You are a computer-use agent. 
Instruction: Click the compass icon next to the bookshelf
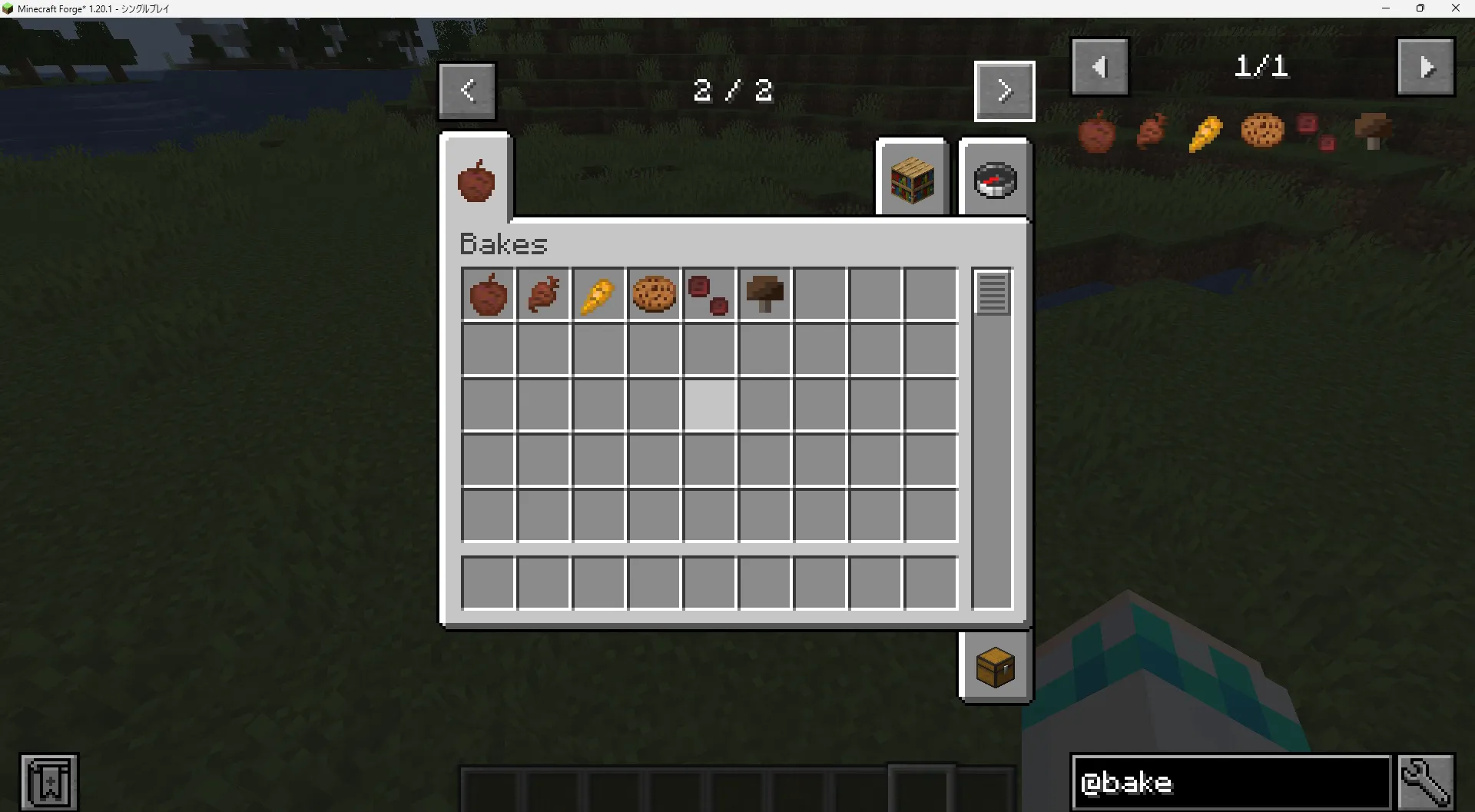[995, 179]
